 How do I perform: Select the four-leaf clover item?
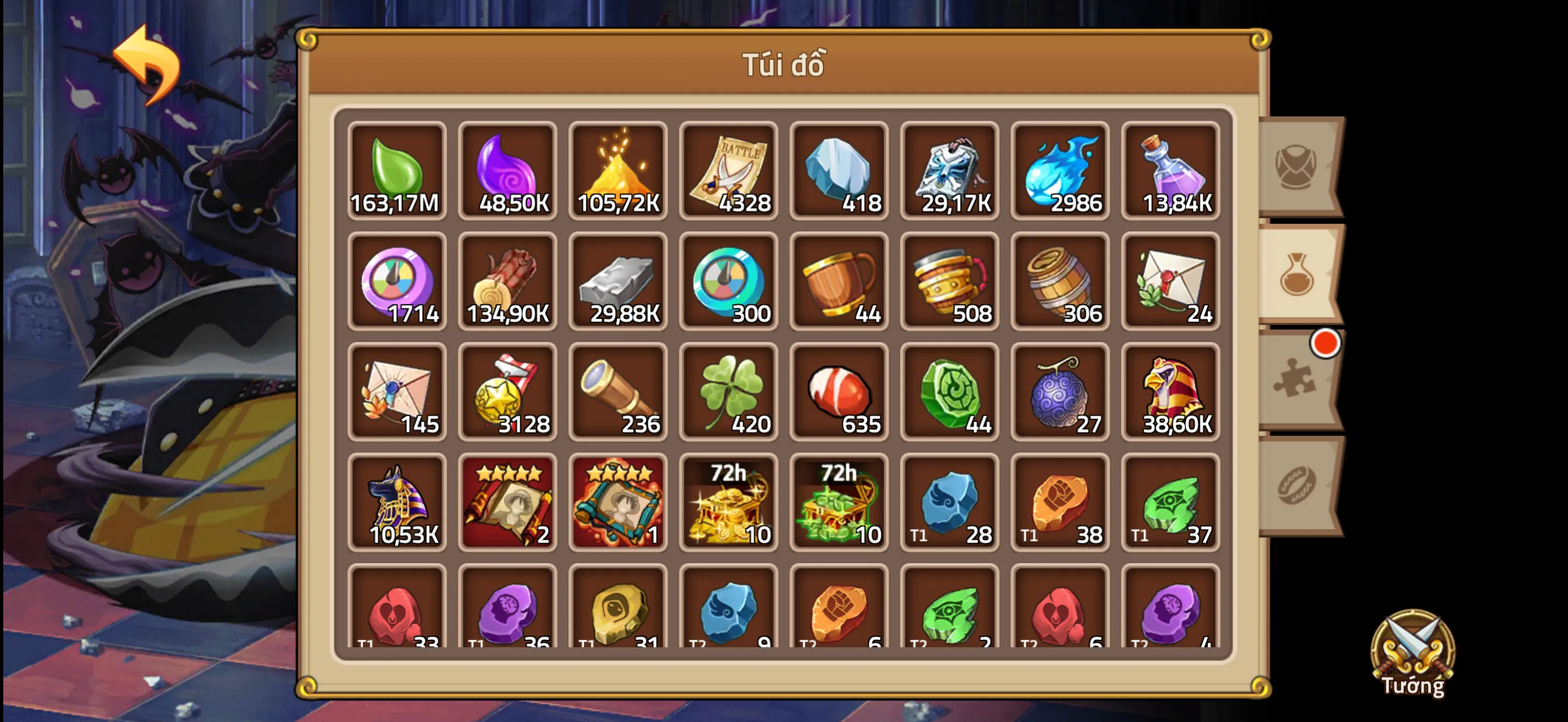(729, 393)
